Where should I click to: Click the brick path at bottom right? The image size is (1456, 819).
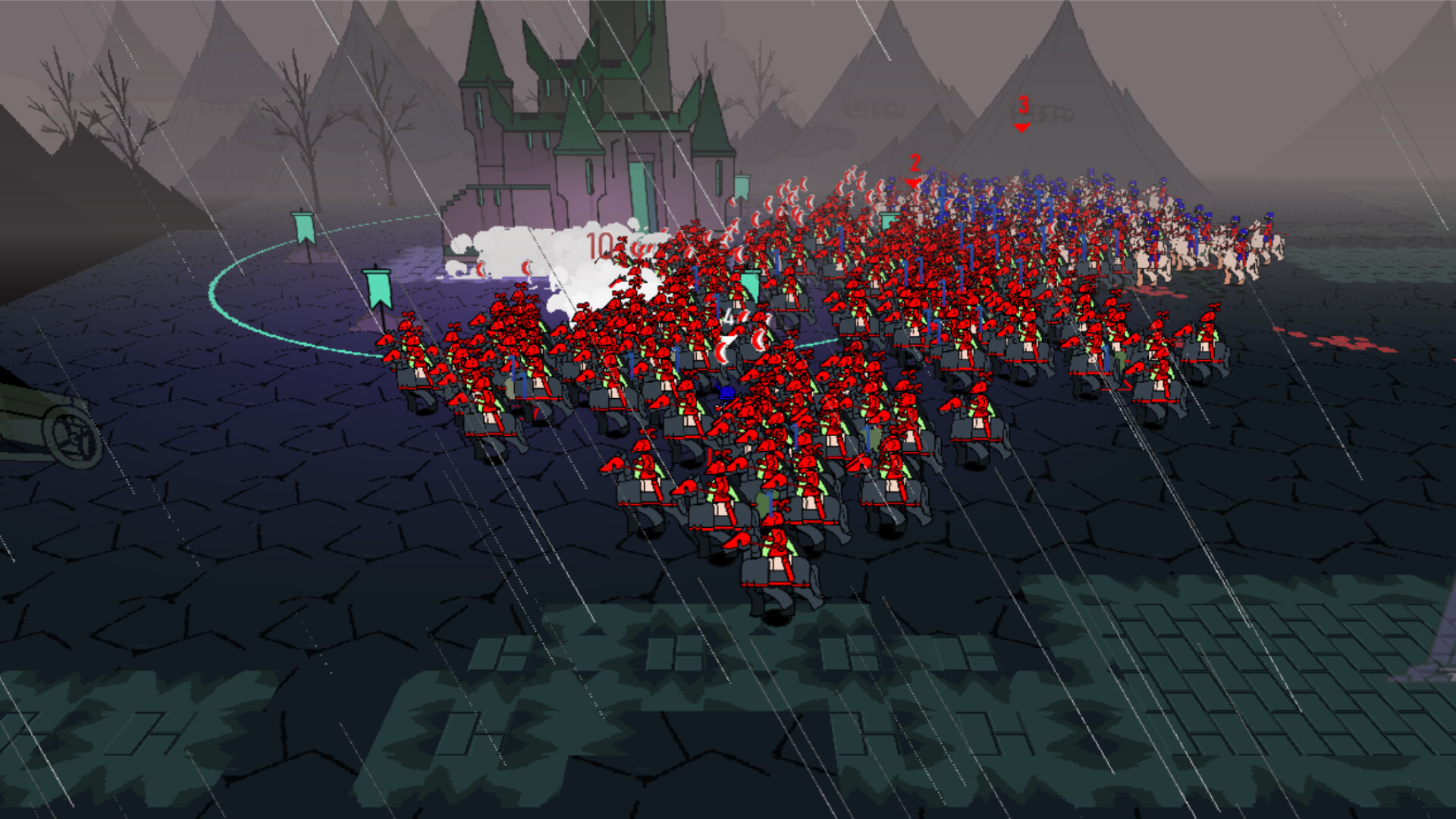[1289, 682]
